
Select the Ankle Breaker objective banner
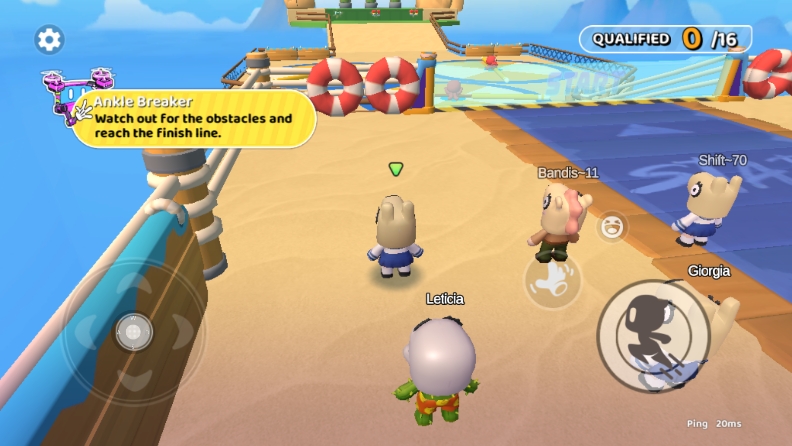(194, 118)
